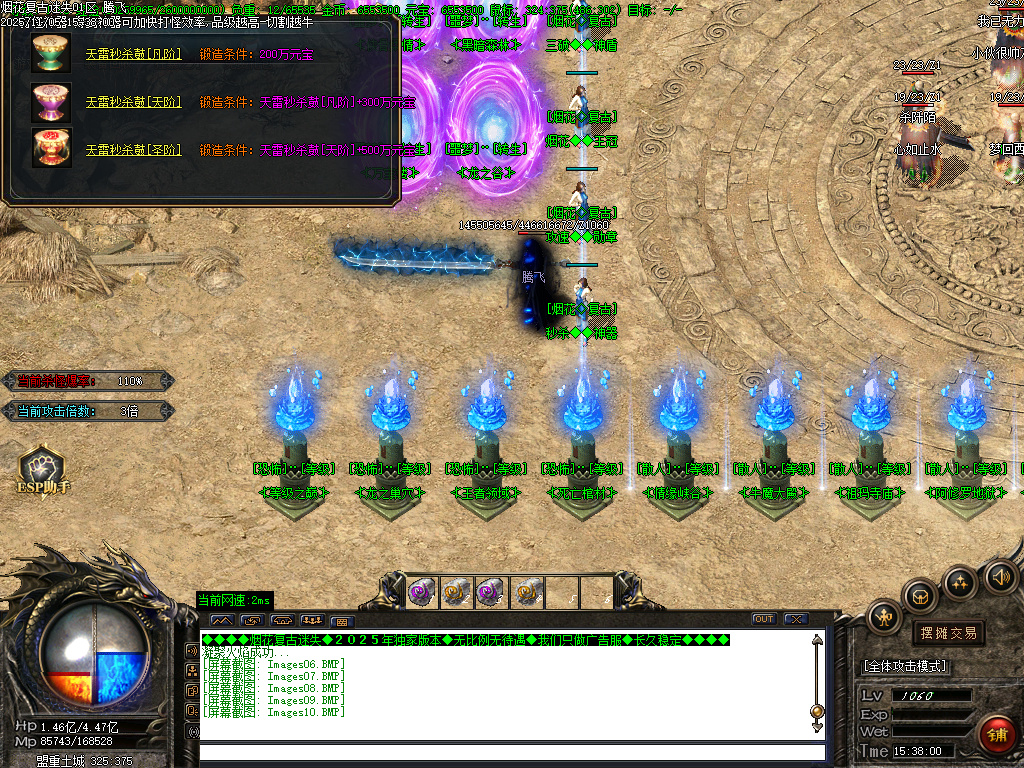
Task: Open the character figure round button
Action: 884,617
